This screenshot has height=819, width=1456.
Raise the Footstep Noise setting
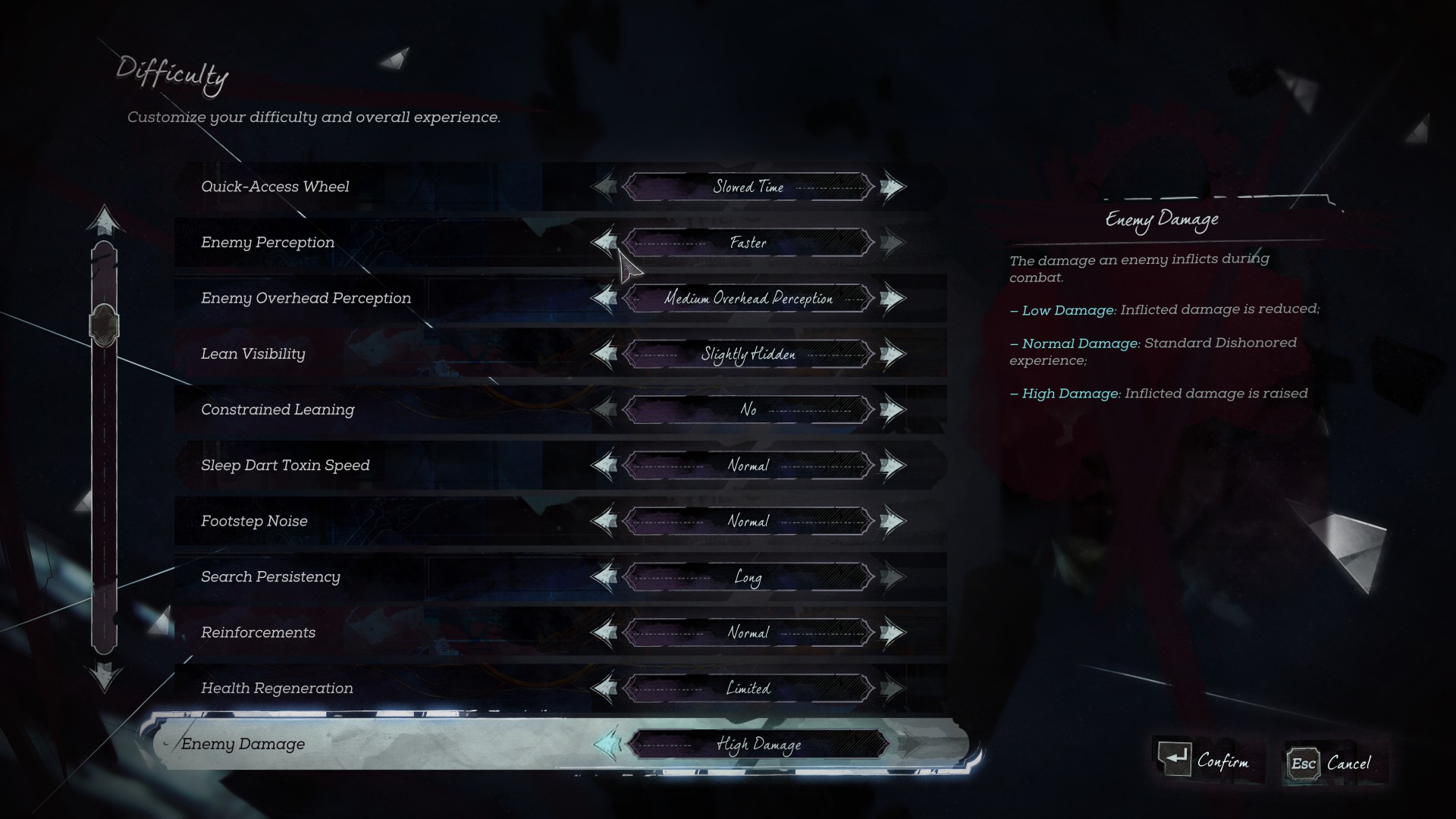coord(893,521)
